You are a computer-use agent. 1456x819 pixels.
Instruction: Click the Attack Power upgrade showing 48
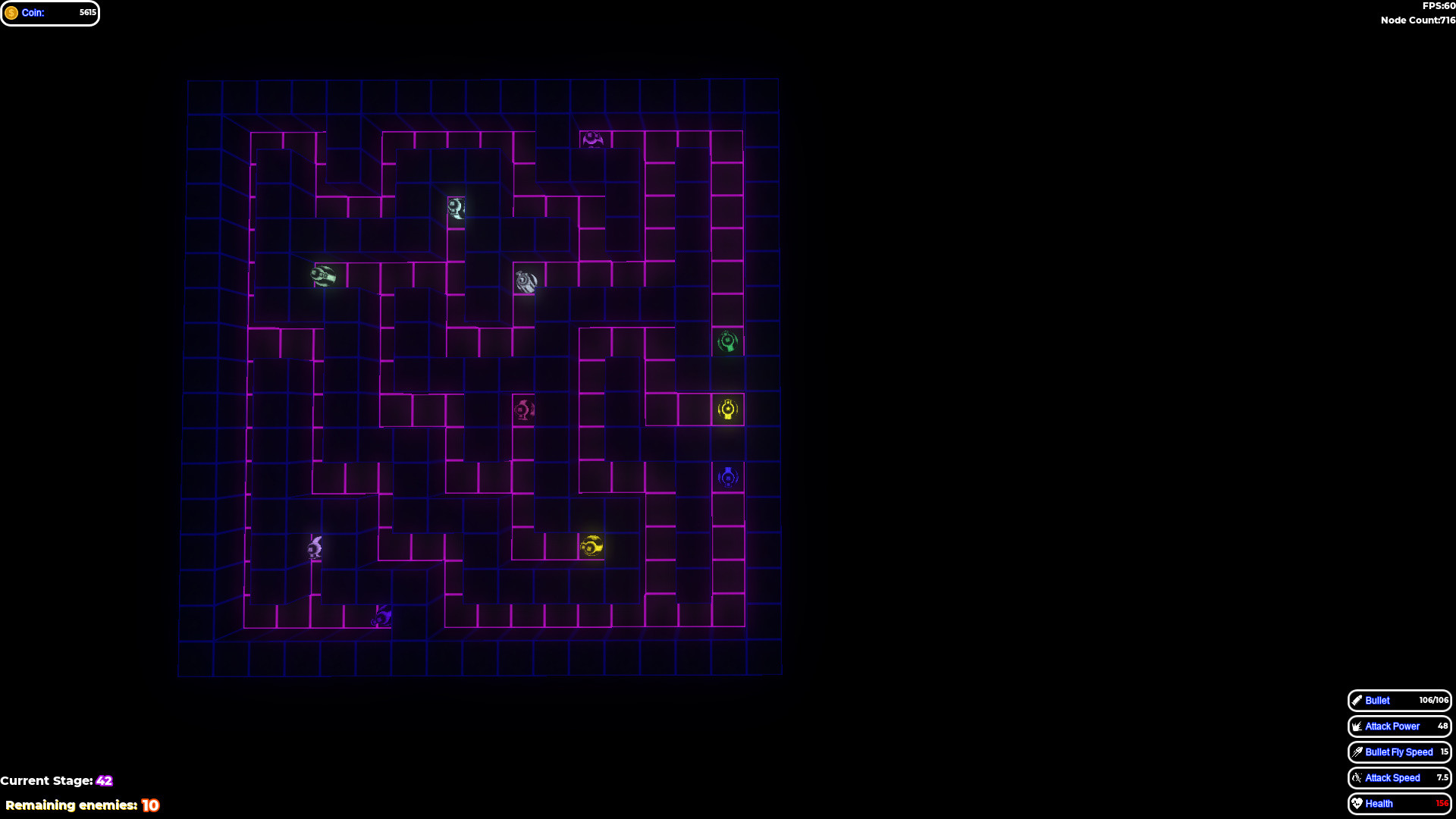pyautogui.click(x=1399, y=726)
